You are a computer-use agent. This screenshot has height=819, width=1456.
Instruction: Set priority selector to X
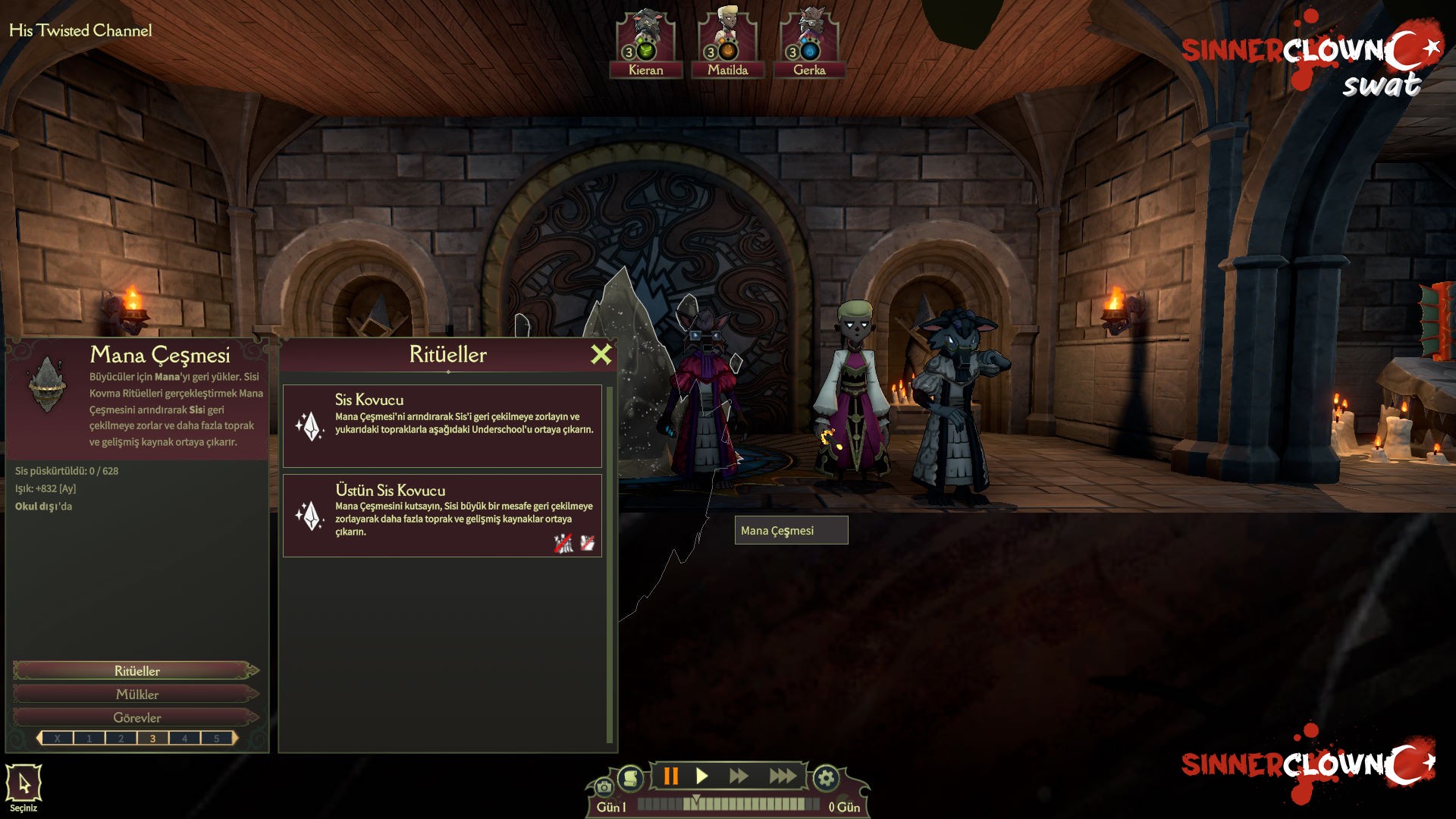coord(58,738)
